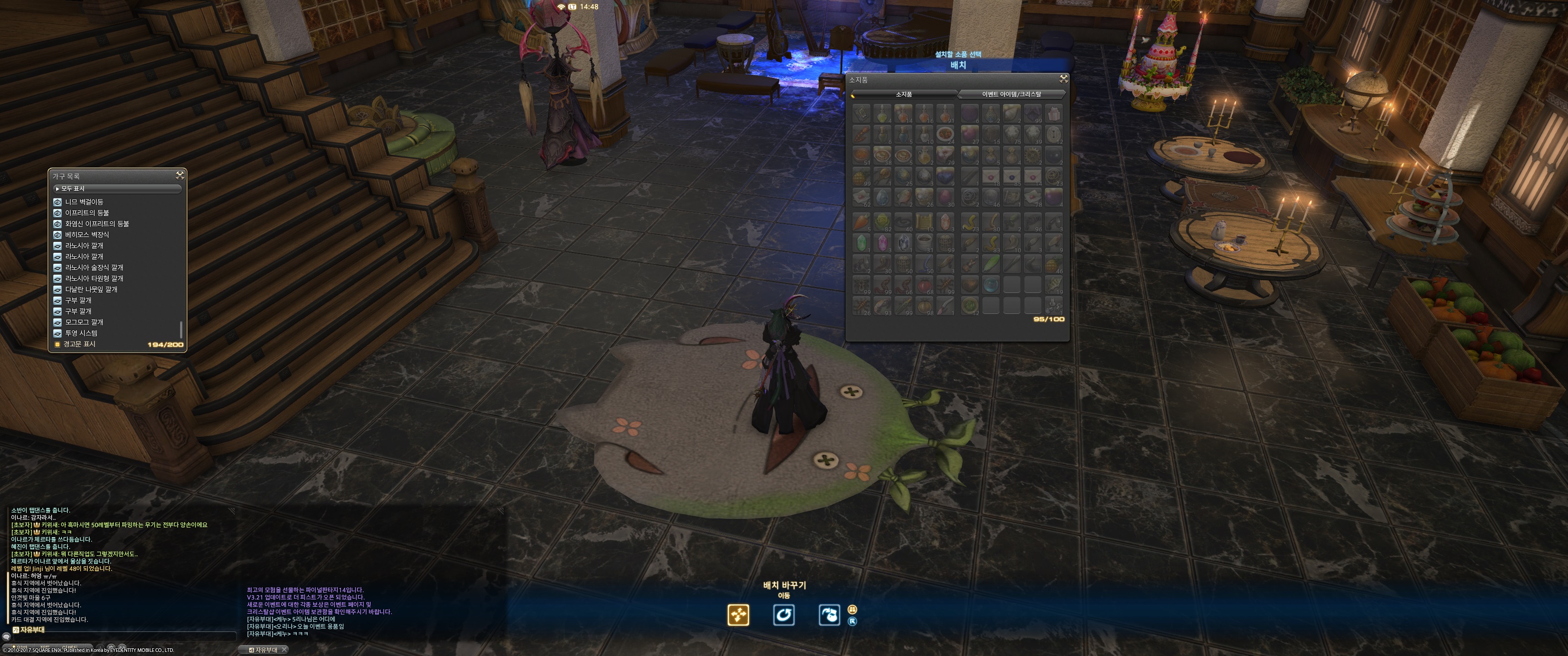The width and height of the screenshot is (1568, 656).
Task: Choose 베히모스 벽장식 list entry
Action: 87,235
